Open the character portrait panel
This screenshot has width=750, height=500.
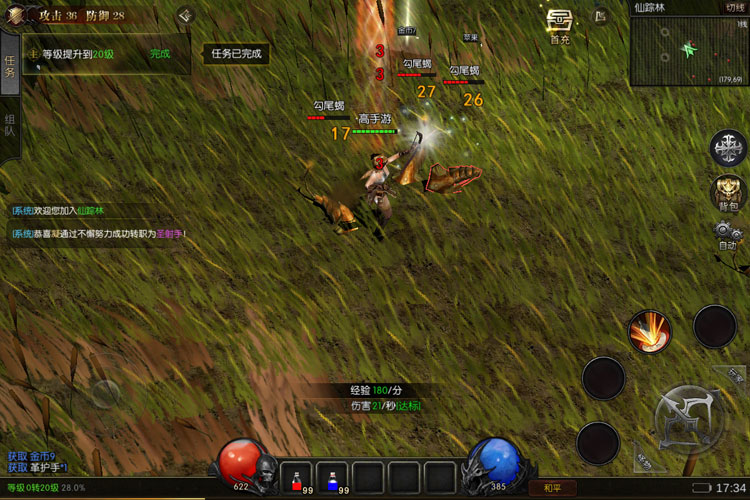(x=12, y=16)
